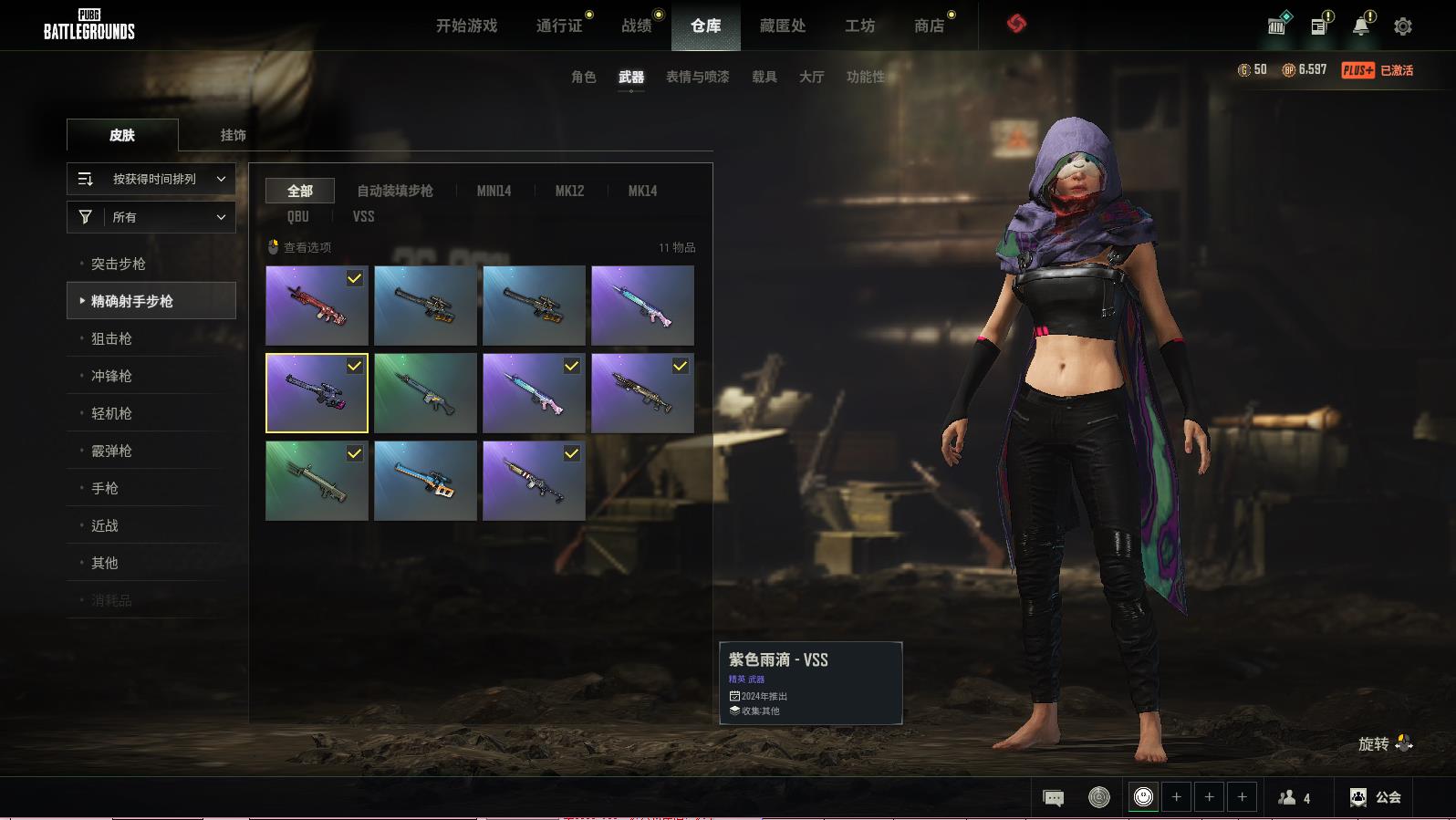Open the chat bubble icon

pyautogui.click(x=1053, y=798)
